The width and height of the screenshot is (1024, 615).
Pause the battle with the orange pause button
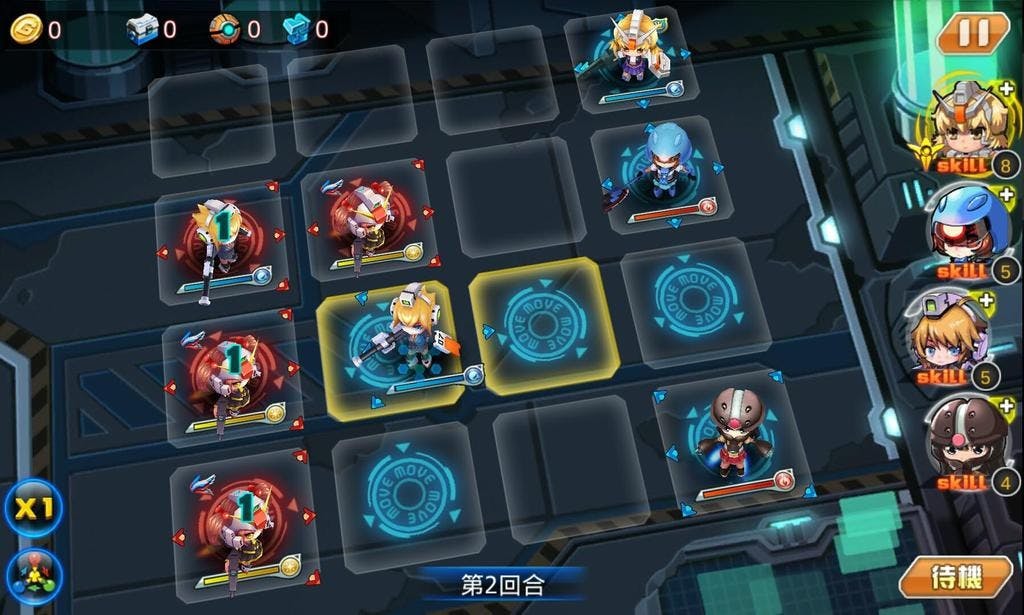click(x=972, y=34)
